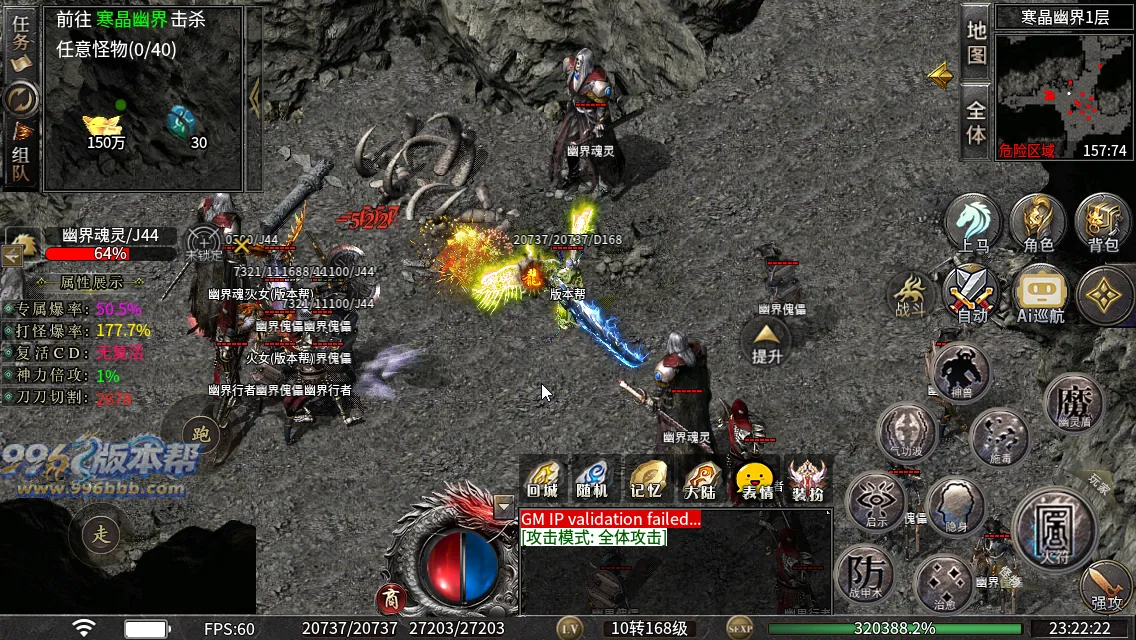Activate the 幽灵盾 ghost shield skill
The image size is (1136, 640).
coord(1074,403)
